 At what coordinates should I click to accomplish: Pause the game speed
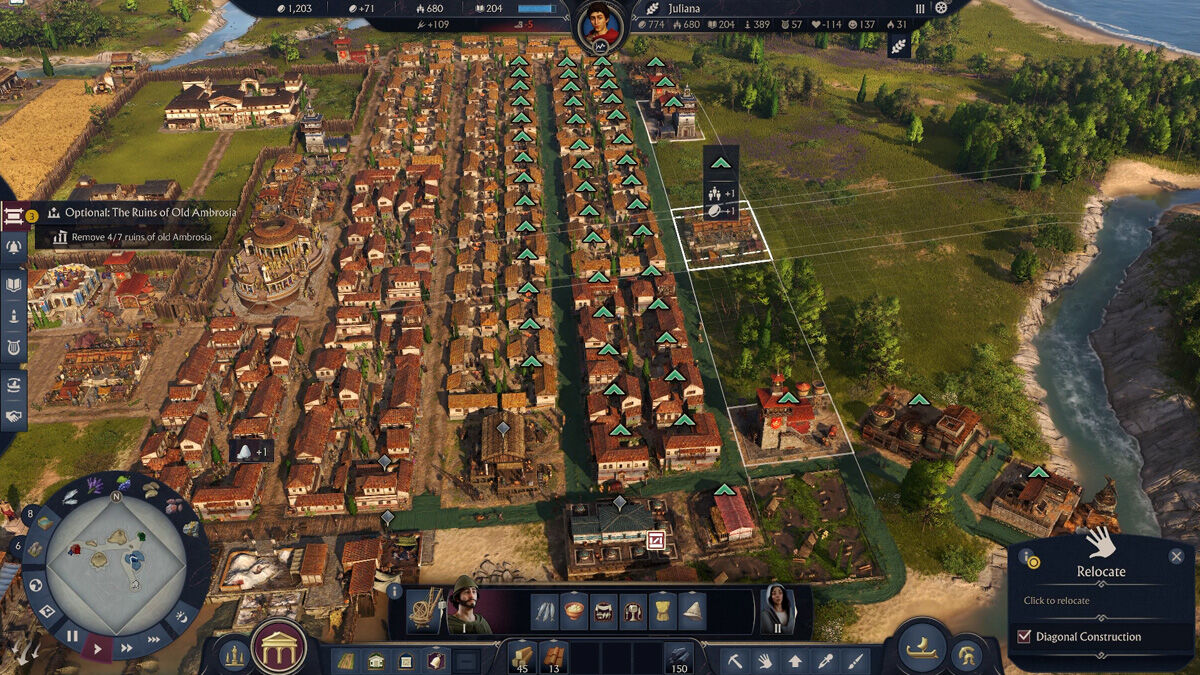72,635
